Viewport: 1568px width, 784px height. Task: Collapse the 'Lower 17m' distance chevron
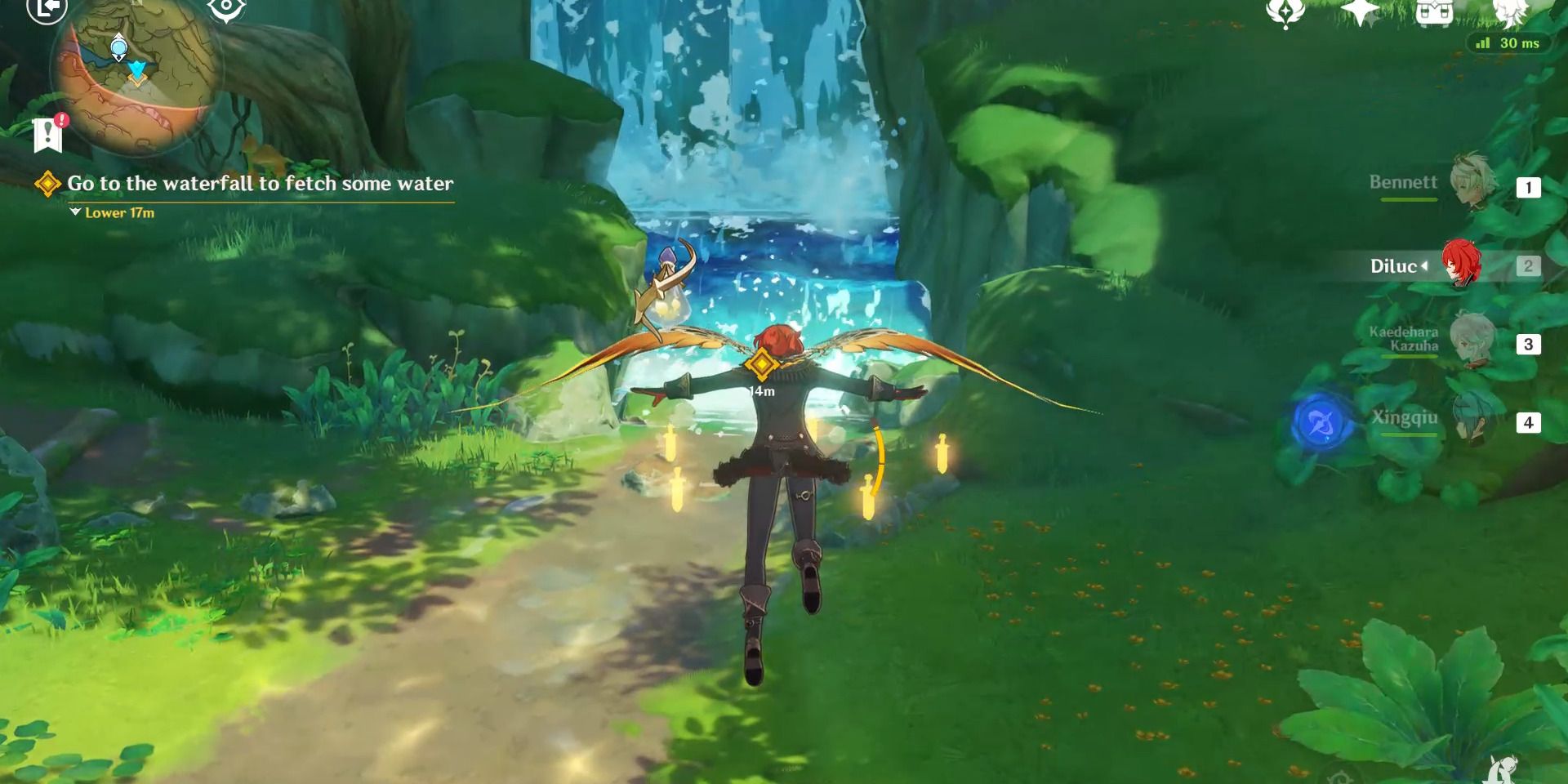click(74, 212)
